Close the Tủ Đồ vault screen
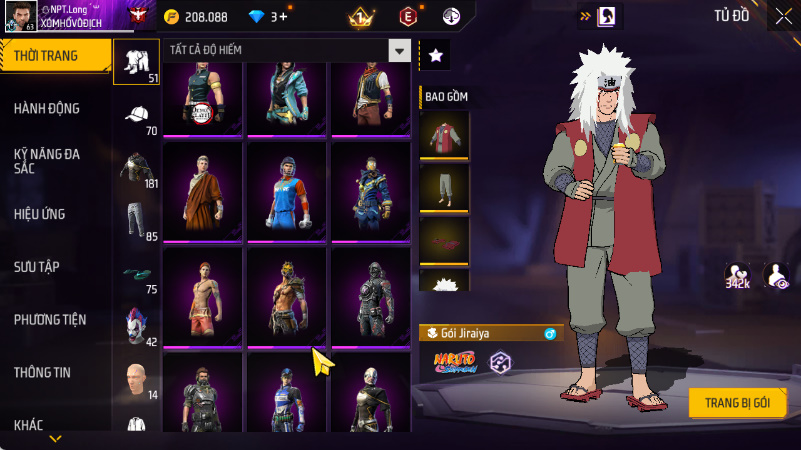This screenshot has width=801, height=450. pos(783,15)
